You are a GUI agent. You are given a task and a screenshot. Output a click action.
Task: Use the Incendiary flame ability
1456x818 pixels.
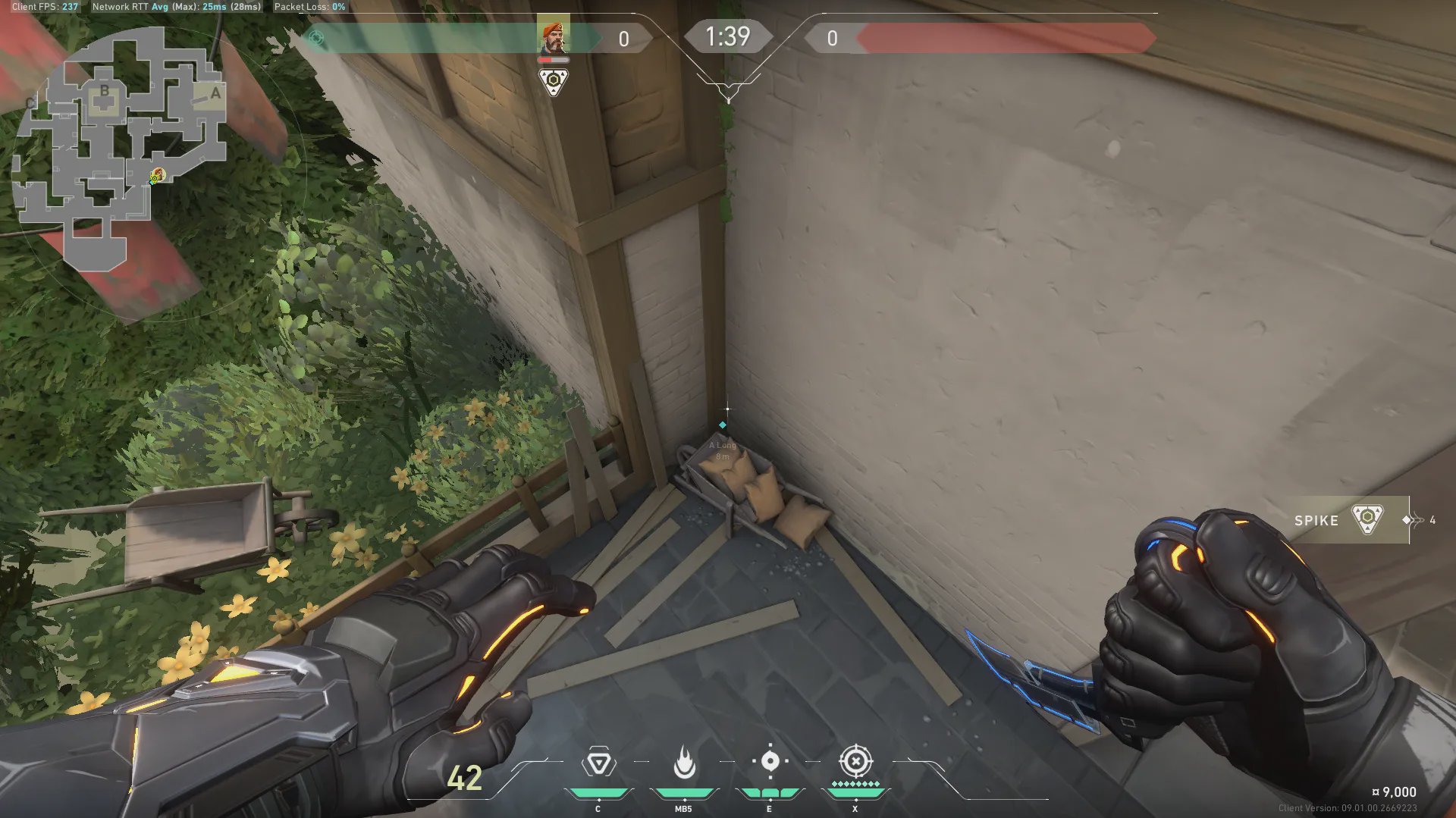[x=684, y=763]
